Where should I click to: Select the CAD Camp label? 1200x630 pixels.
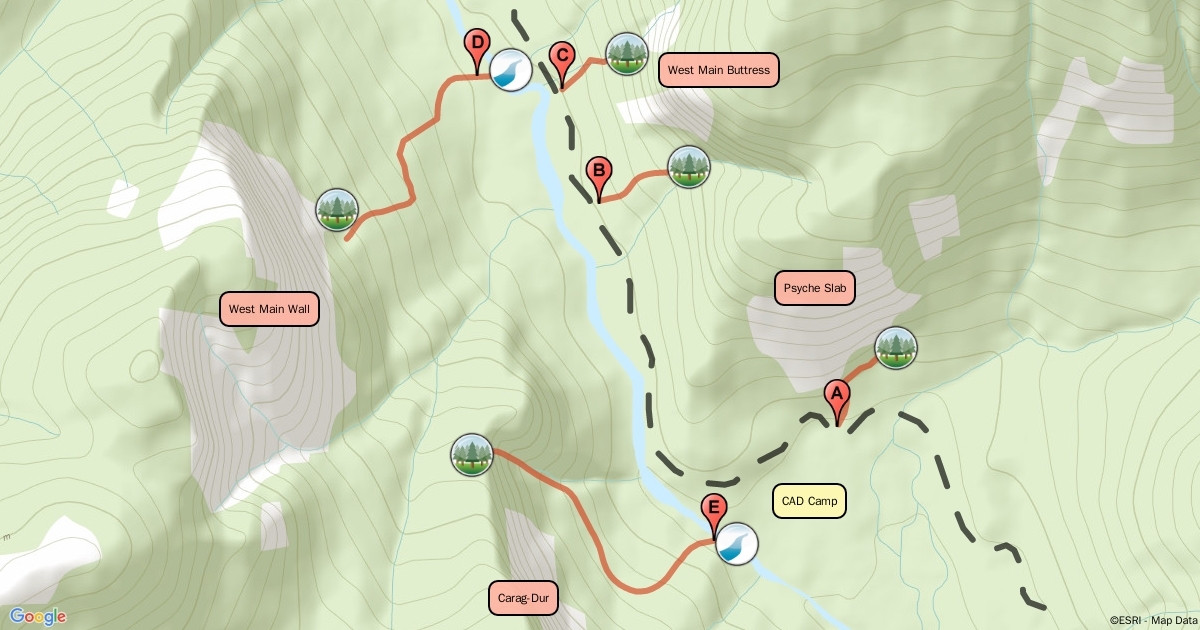[809, 501]
